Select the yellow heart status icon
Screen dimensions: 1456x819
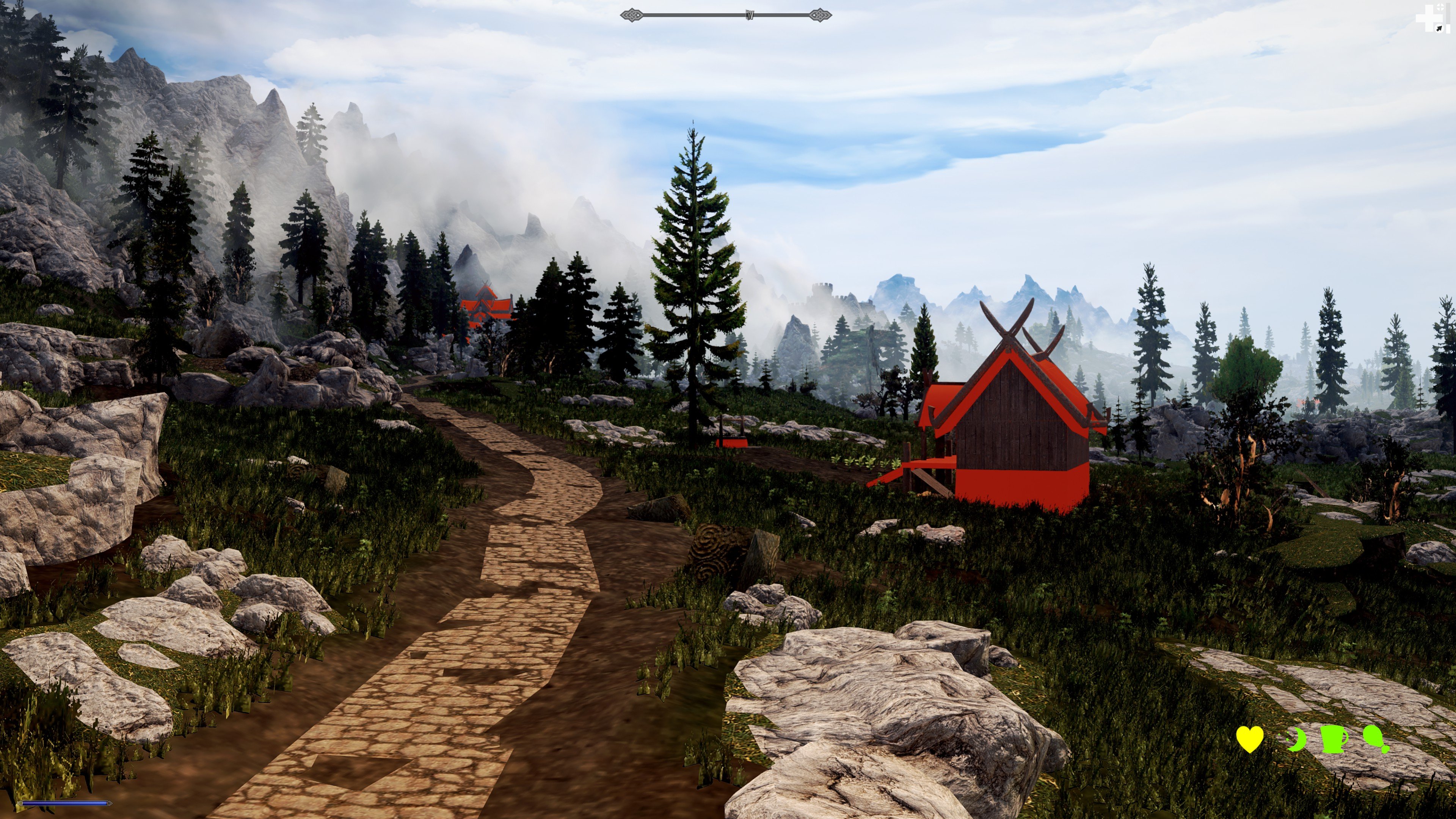pyautogui.click(x=1250, y=739)
